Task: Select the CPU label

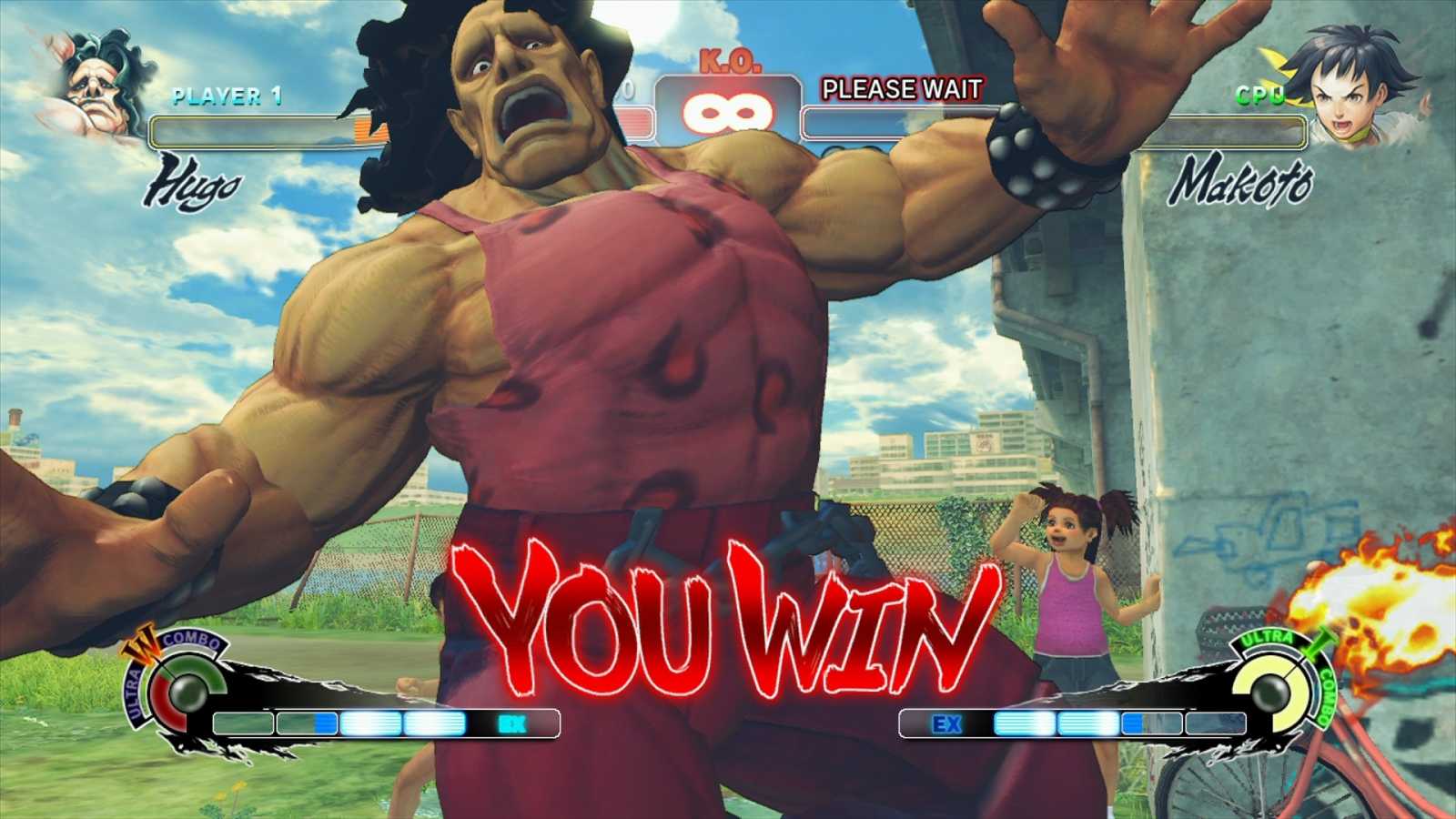Action: (x=1260, y=94)
